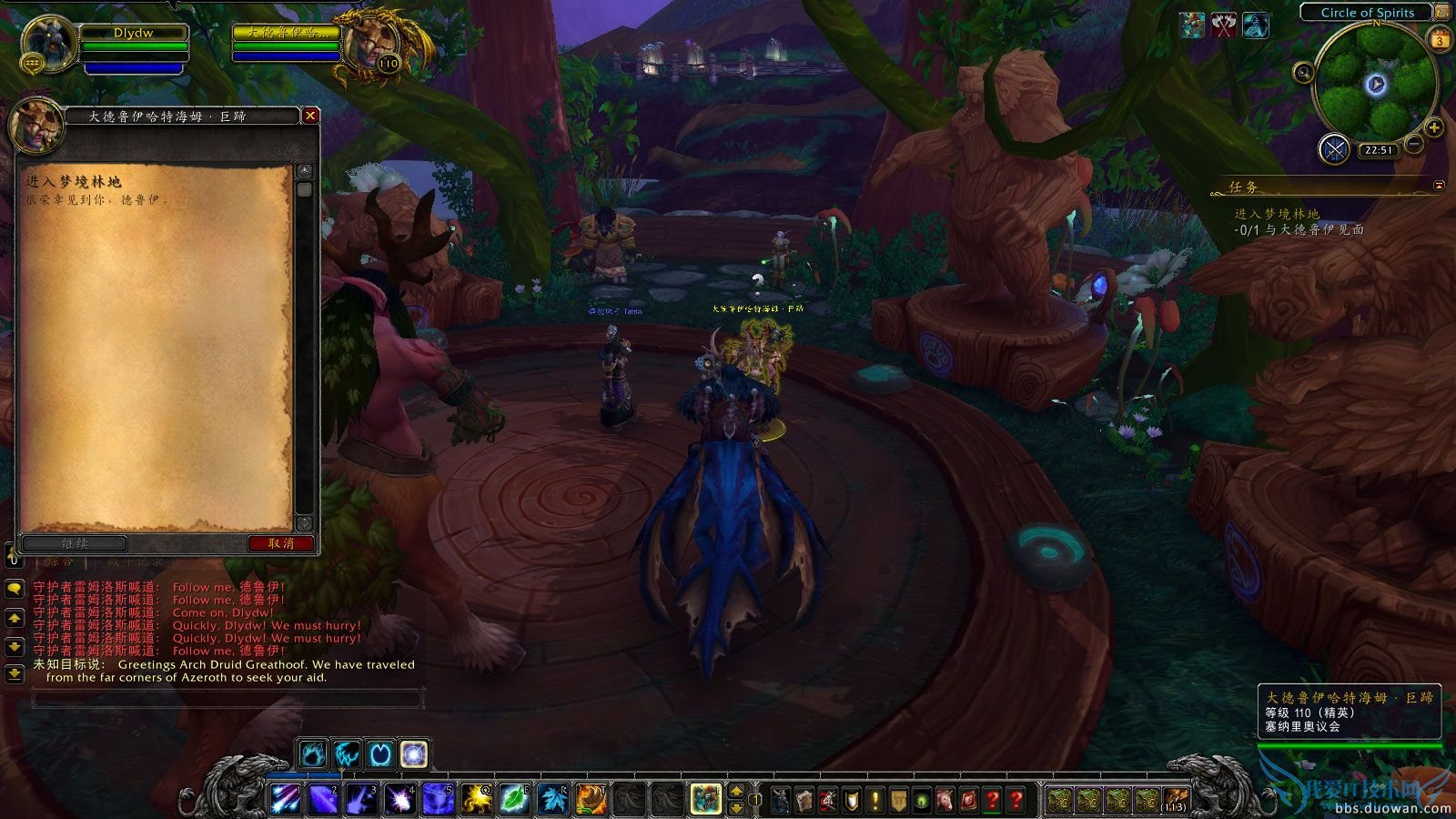Open the dungeon finder crossed-swords icon below minimap

pyautogui.click(x=1336, y=148)
